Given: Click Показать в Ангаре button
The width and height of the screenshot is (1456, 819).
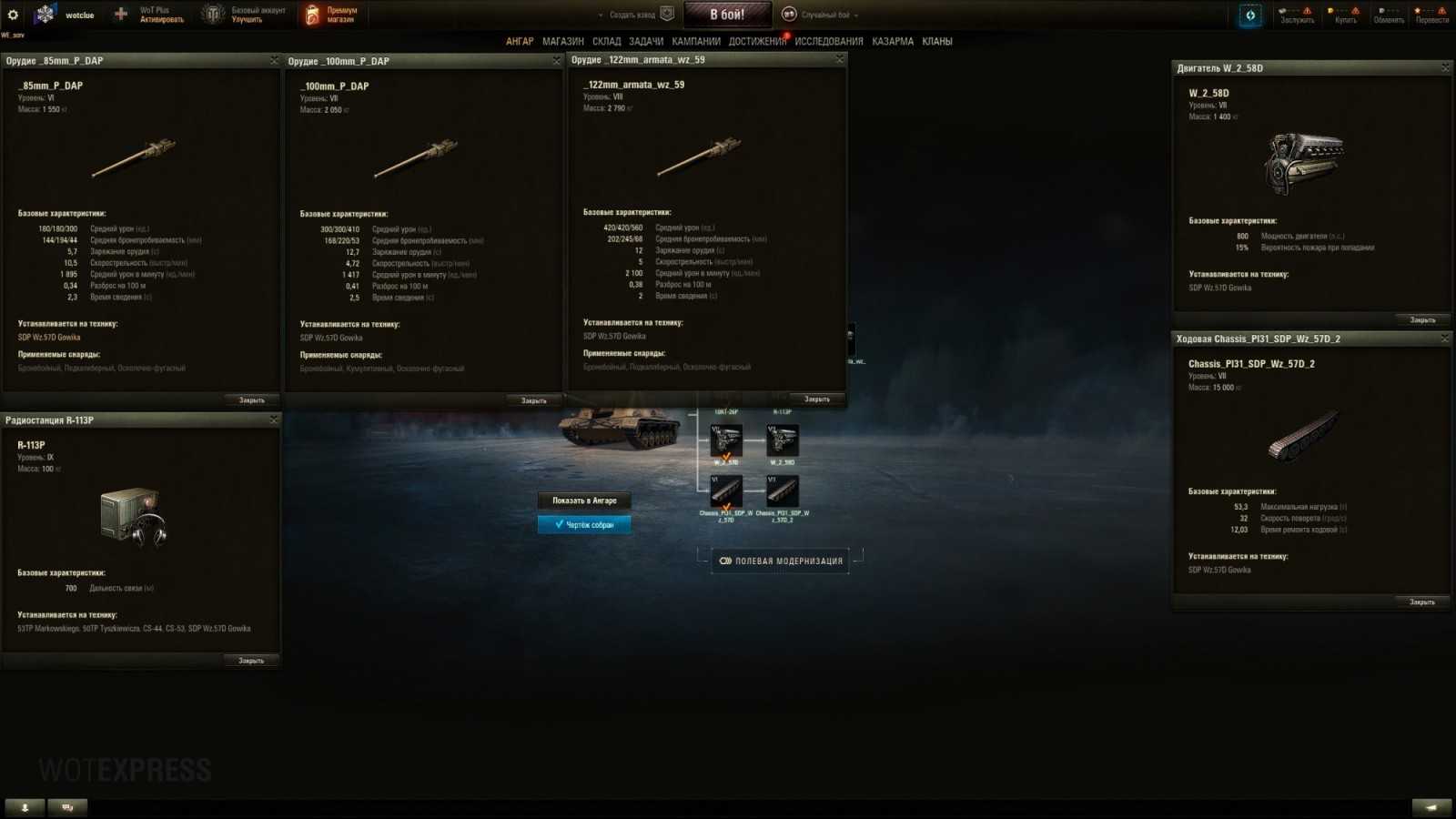Looking at the screenshot, I should (x=584, y=500).
